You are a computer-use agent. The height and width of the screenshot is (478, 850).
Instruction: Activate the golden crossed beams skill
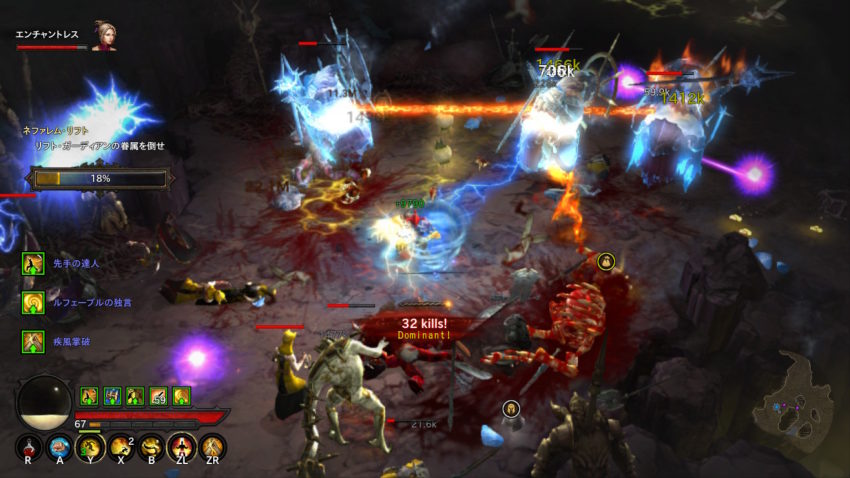pyautogui.click(x=212, y=447)
